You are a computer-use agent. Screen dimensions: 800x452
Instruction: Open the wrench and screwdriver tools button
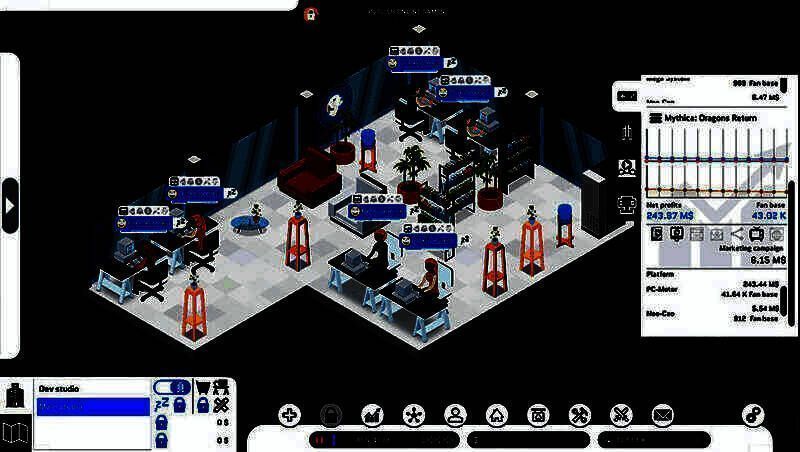coord(579,415)
